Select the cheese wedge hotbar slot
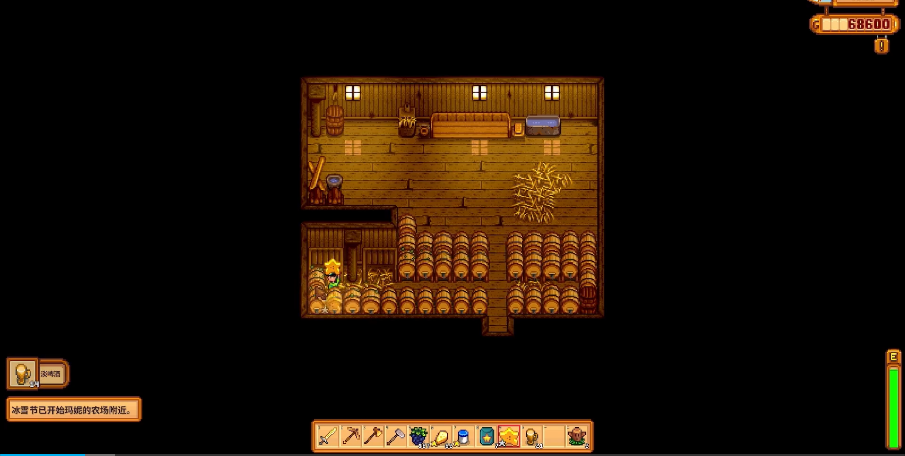 [441, 436]
